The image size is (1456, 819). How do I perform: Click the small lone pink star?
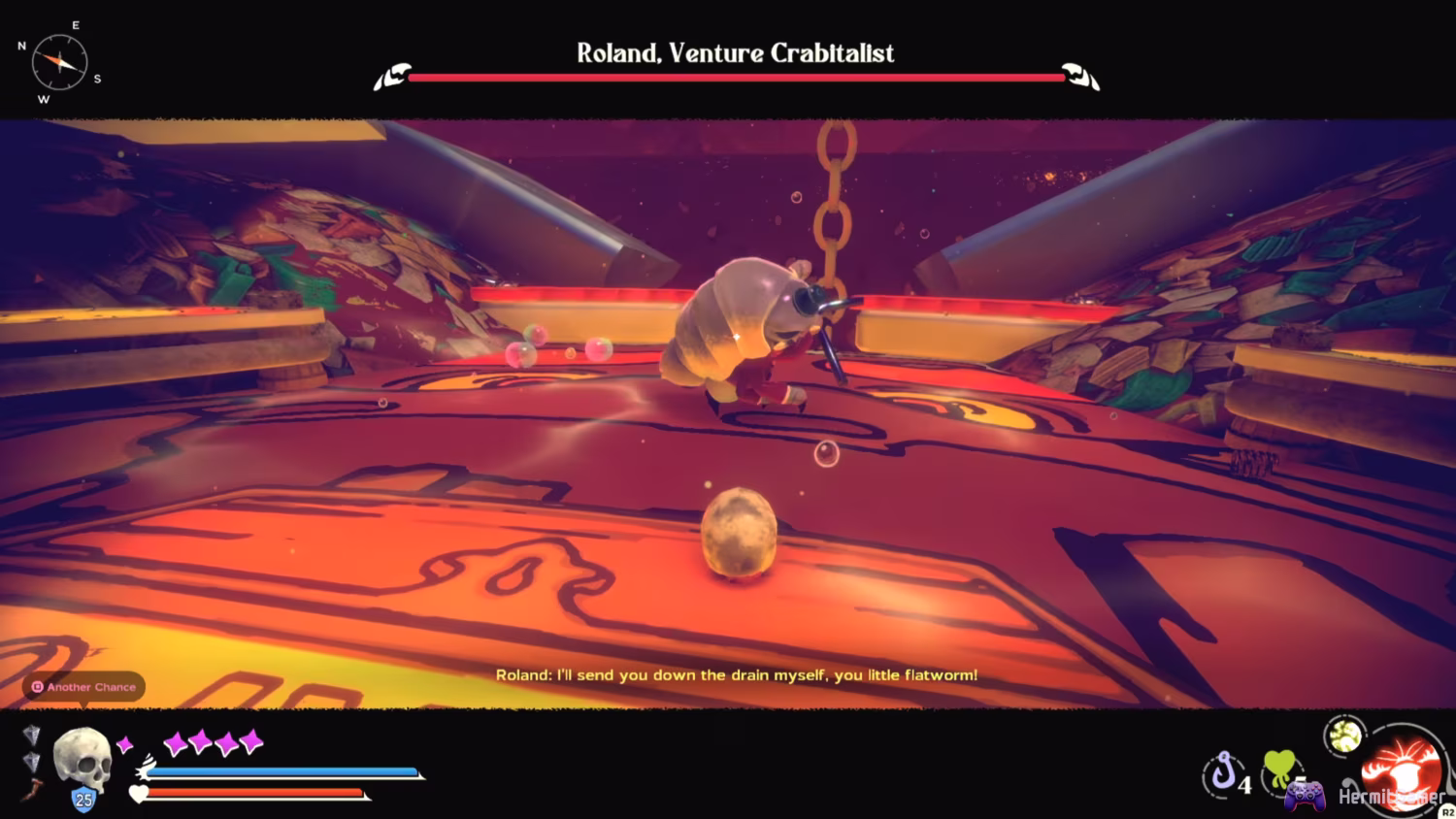click(x=125, y=745)
